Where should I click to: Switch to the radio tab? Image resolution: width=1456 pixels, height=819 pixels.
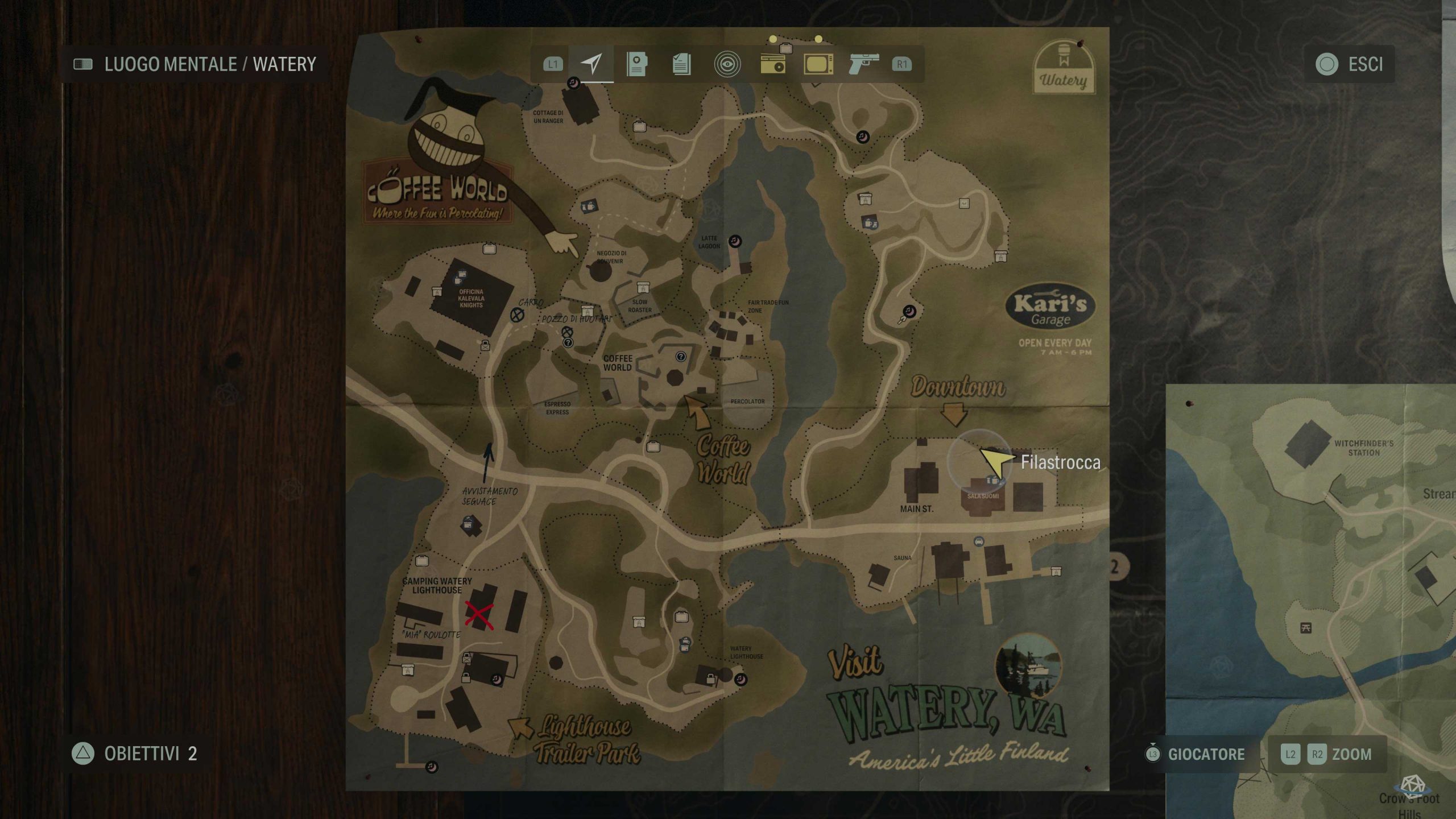(773, 64)
